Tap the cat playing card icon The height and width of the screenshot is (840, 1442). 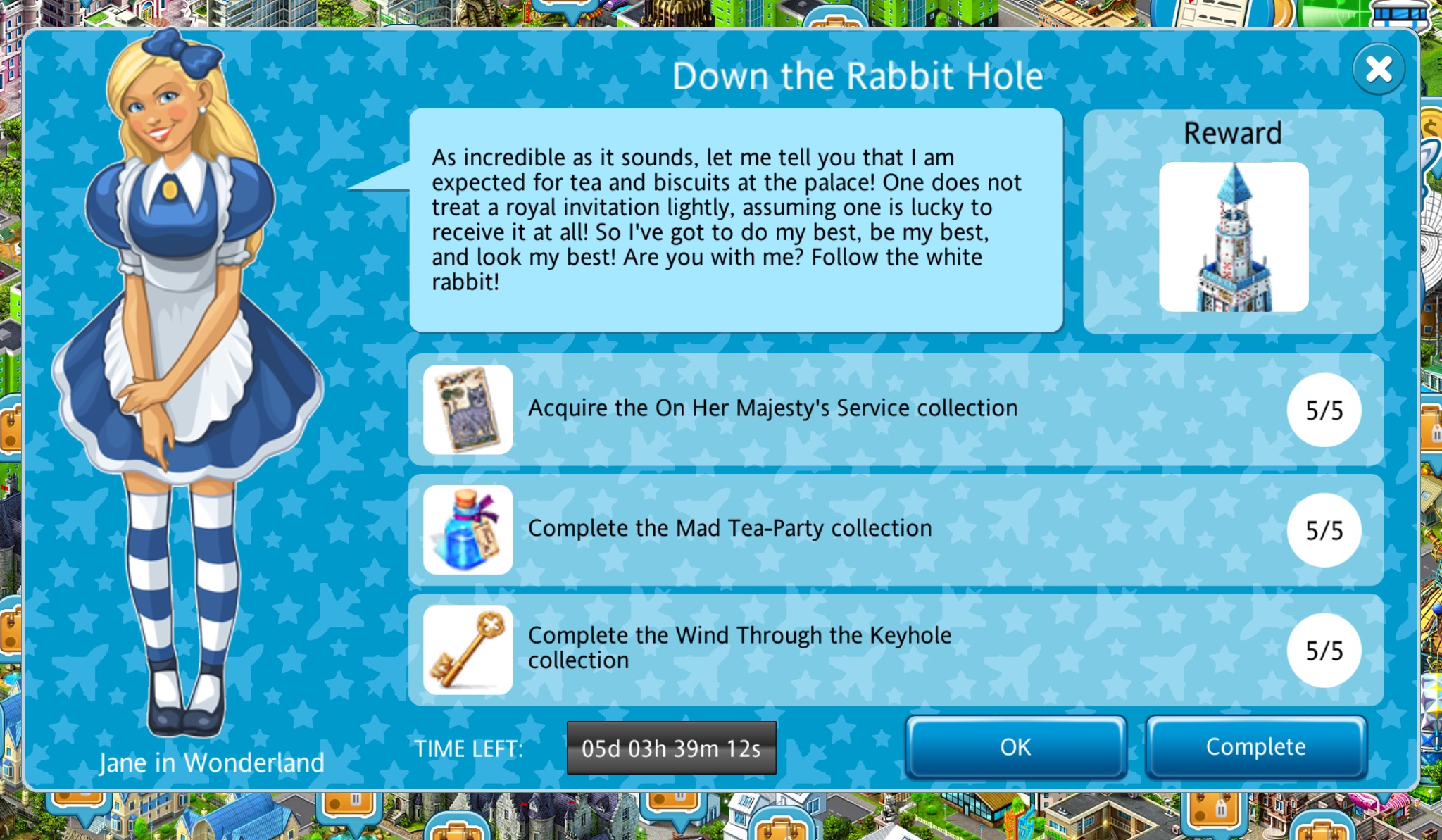[468, 409]
